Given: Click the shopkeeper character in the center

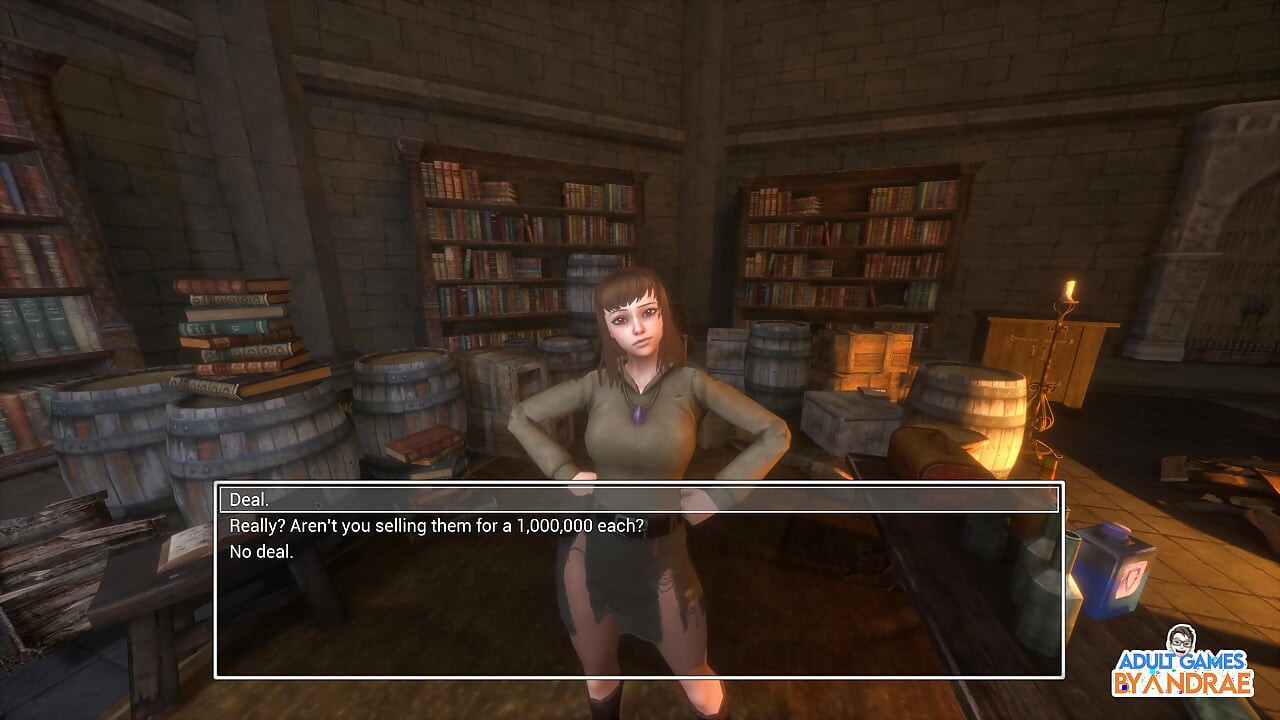Looking at the screenshot, I should 640,400.
